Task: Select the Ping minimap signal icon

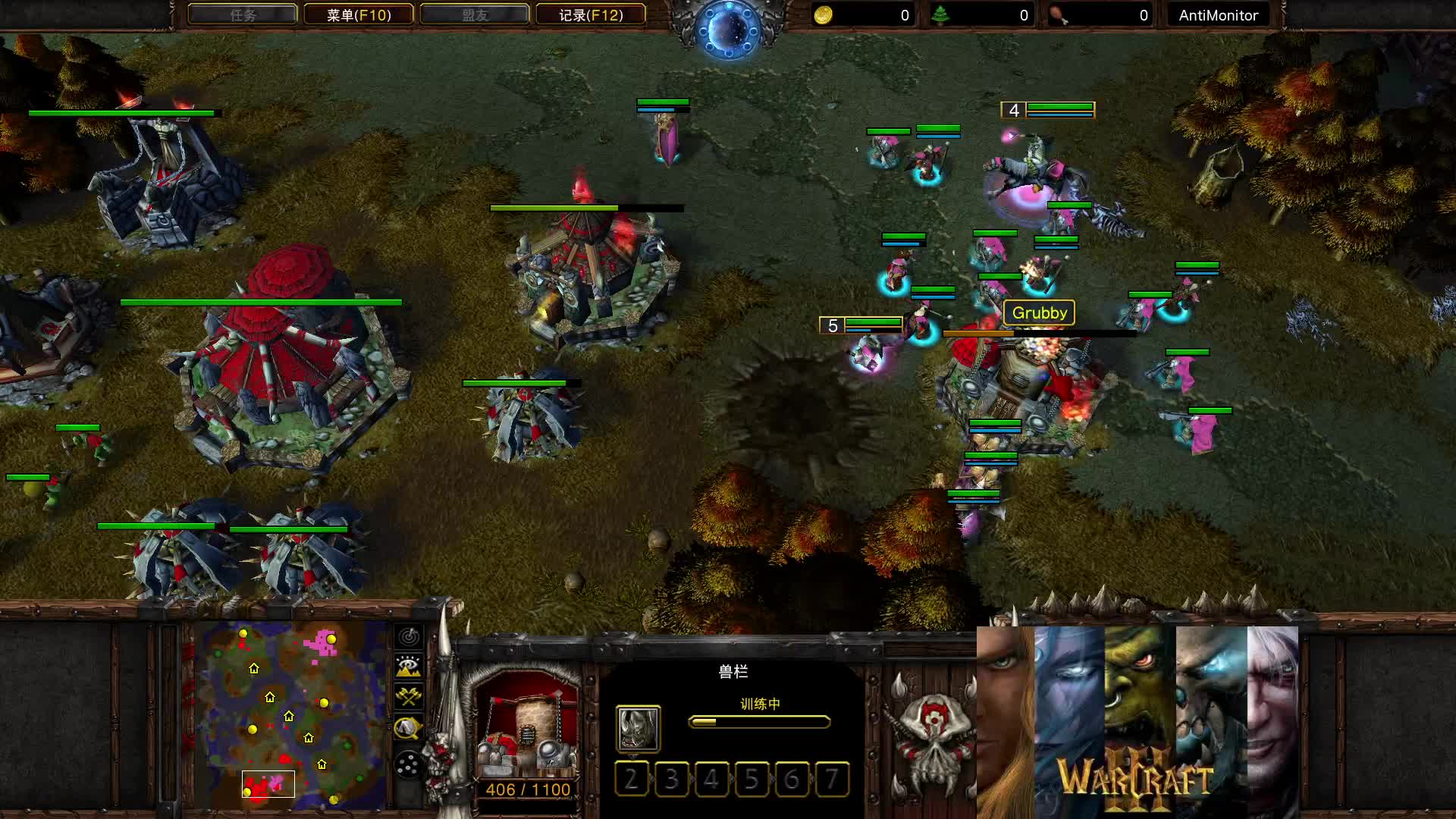Action: point(407,638)
